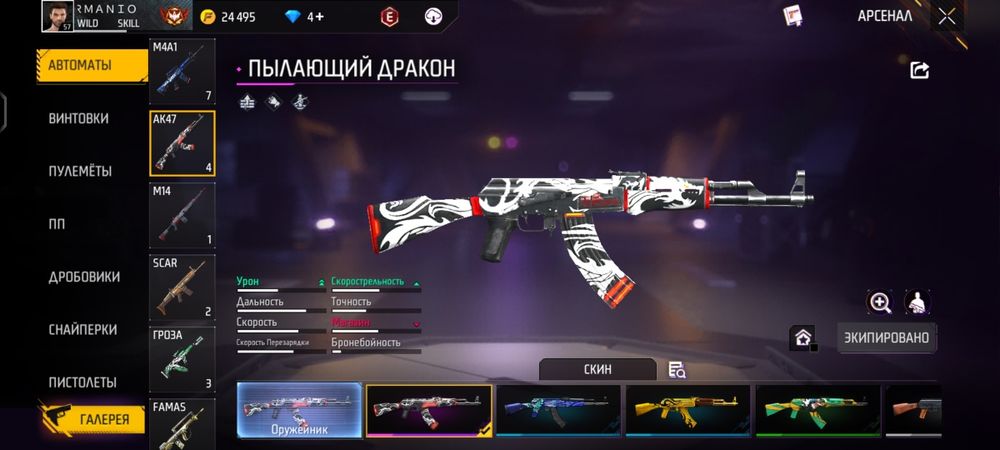Zoom in with the magnifier icon
1000x450 pixels.
(880, 302)
